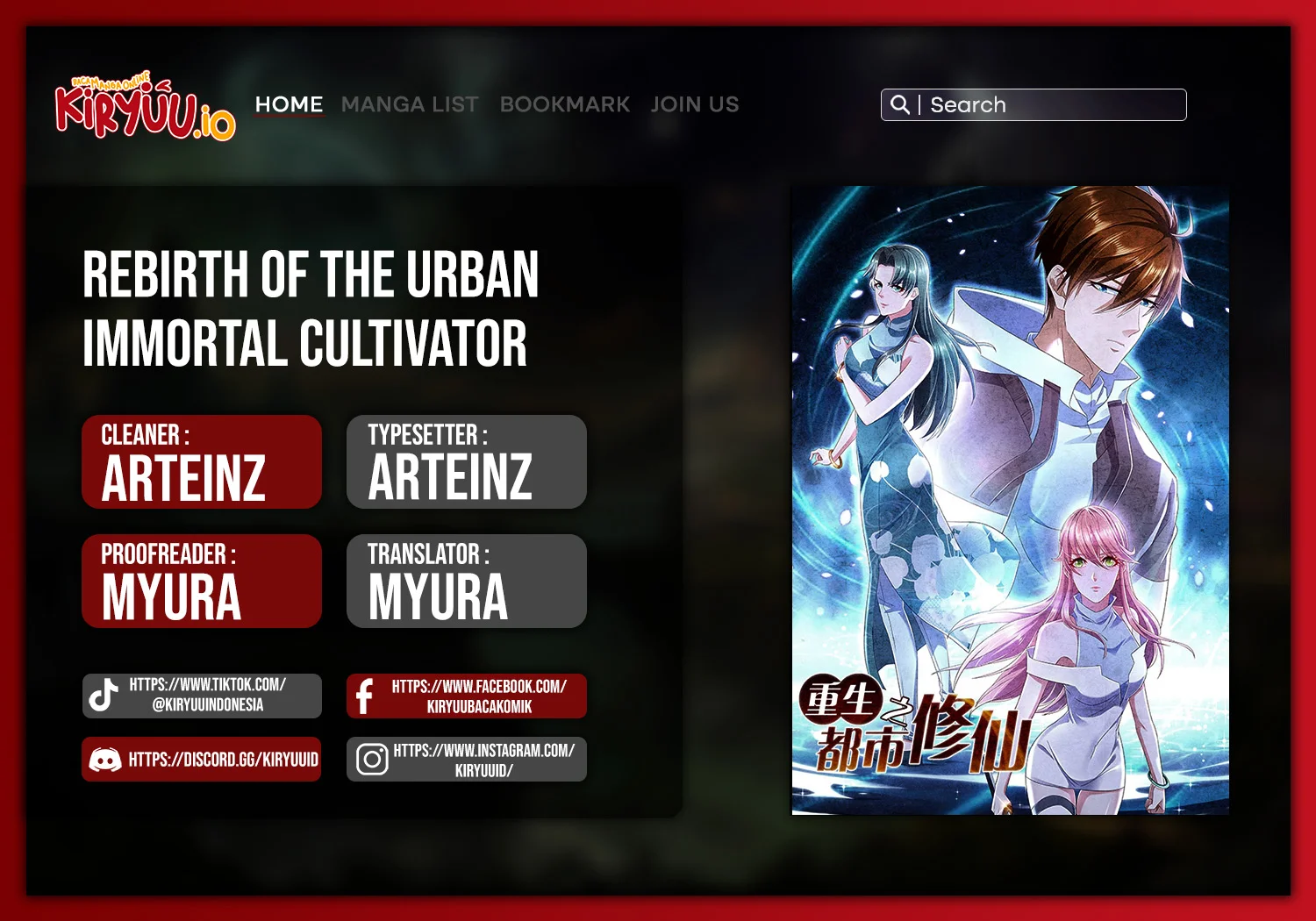Visit the Instagram kiryuuid link
The width and height of the screenshot is (1316, 921).
(467, 760)
